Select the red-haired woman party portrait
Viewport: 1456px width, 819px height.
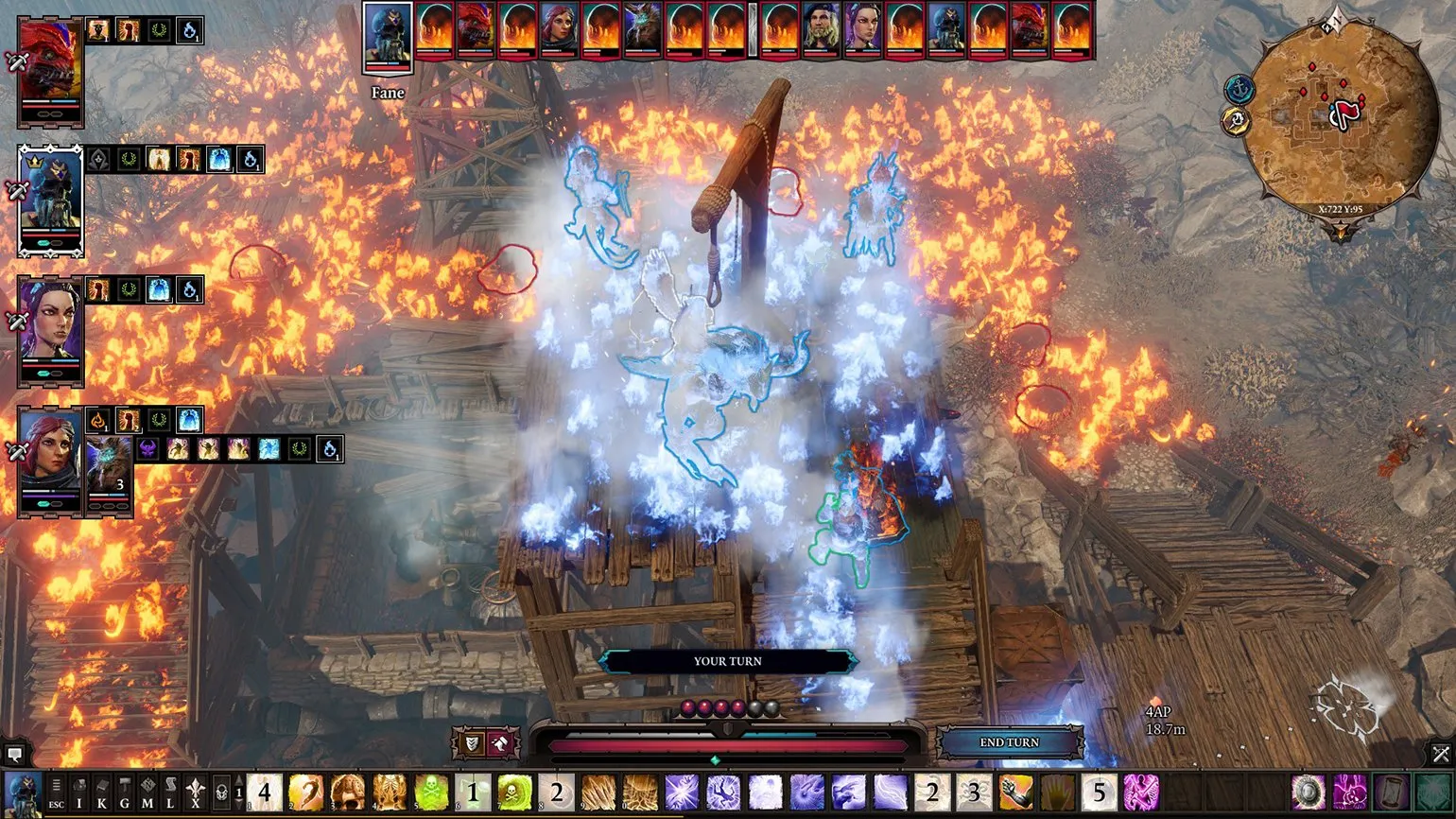point(50,460)
